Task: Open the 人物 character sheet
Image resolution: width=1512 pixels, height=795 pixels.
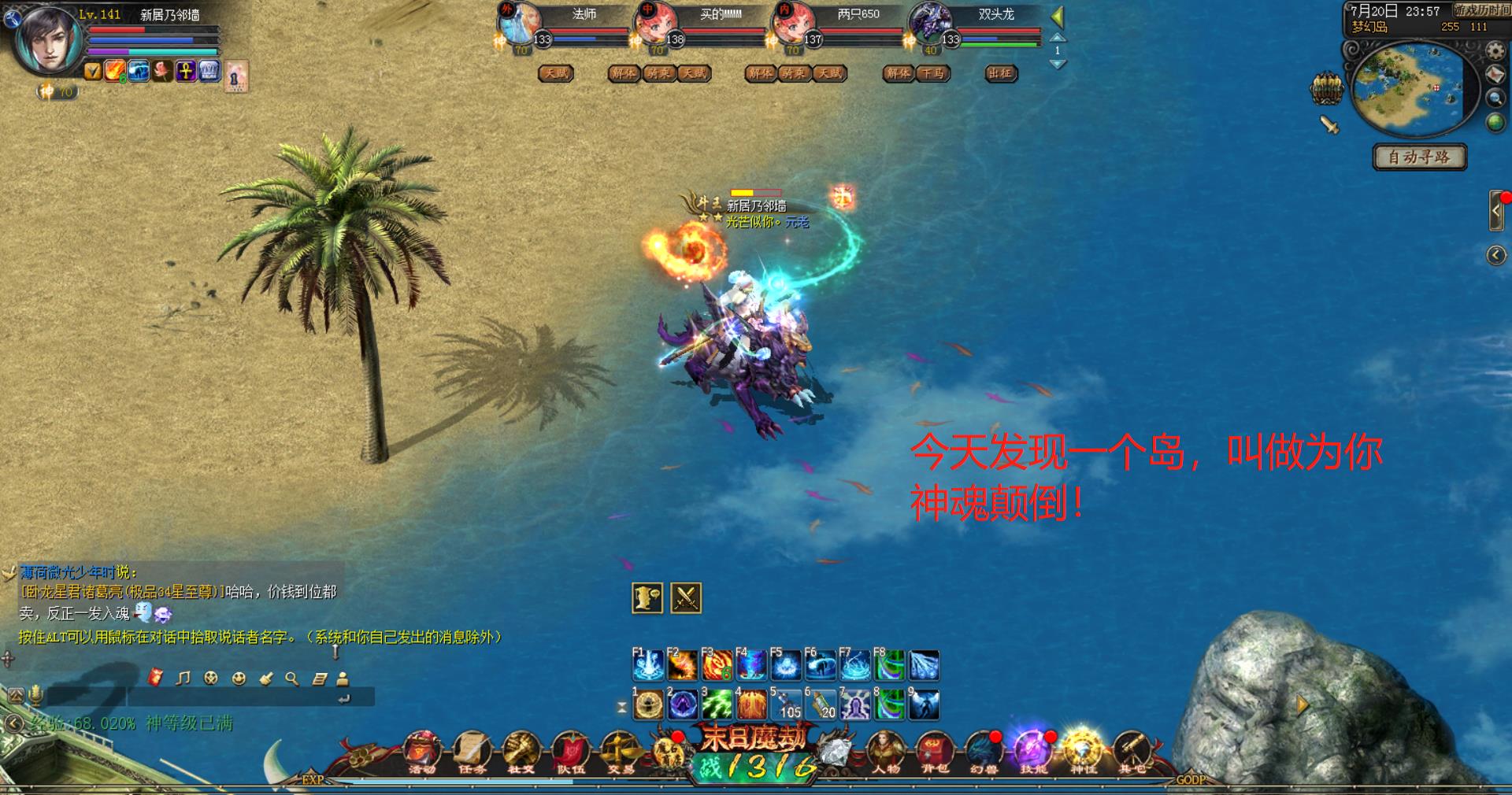Action: click(x=885, y=750)
